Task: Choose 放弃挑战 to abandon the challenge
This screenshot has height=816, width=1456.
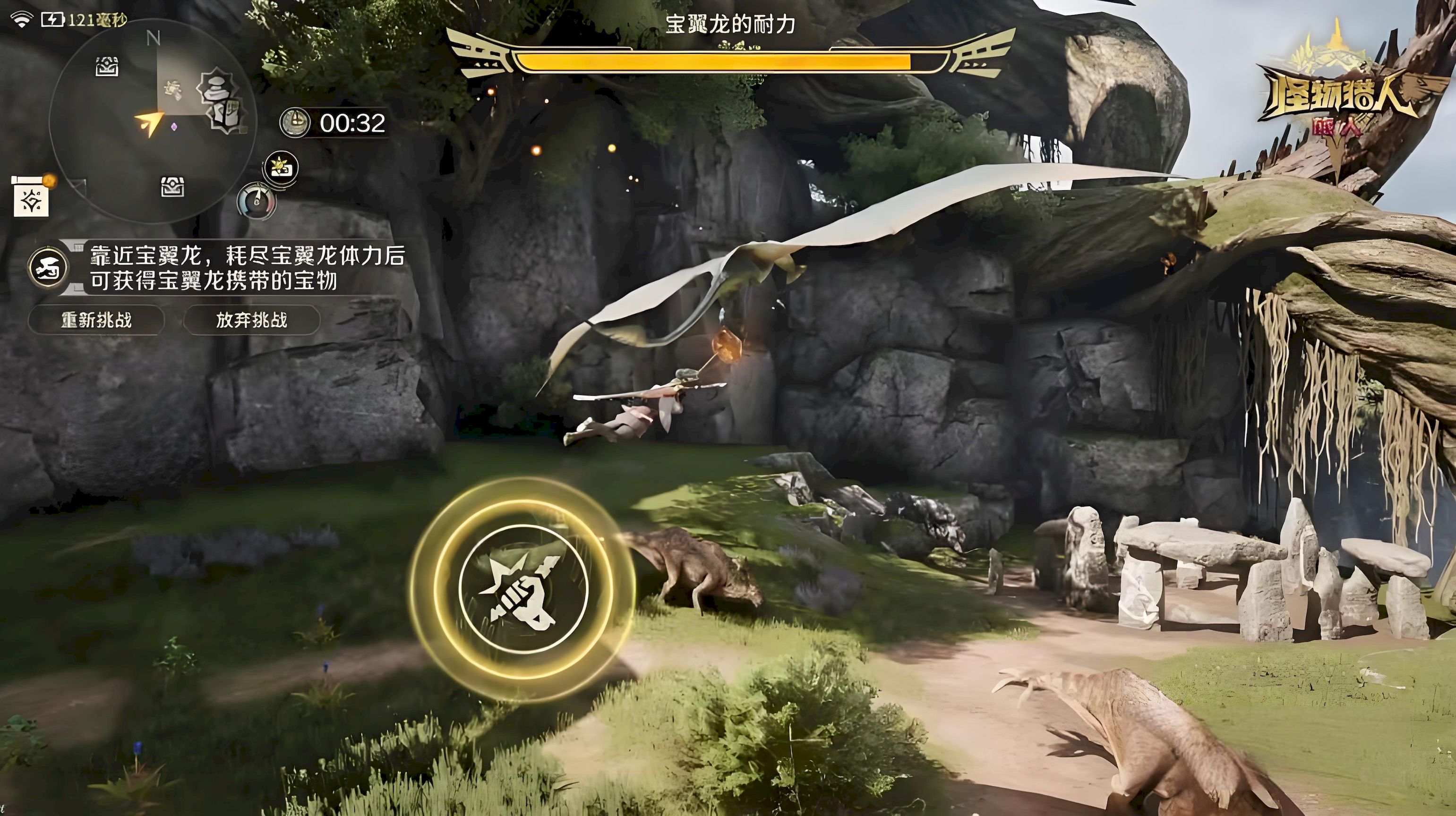Action: tap(251, 321)
